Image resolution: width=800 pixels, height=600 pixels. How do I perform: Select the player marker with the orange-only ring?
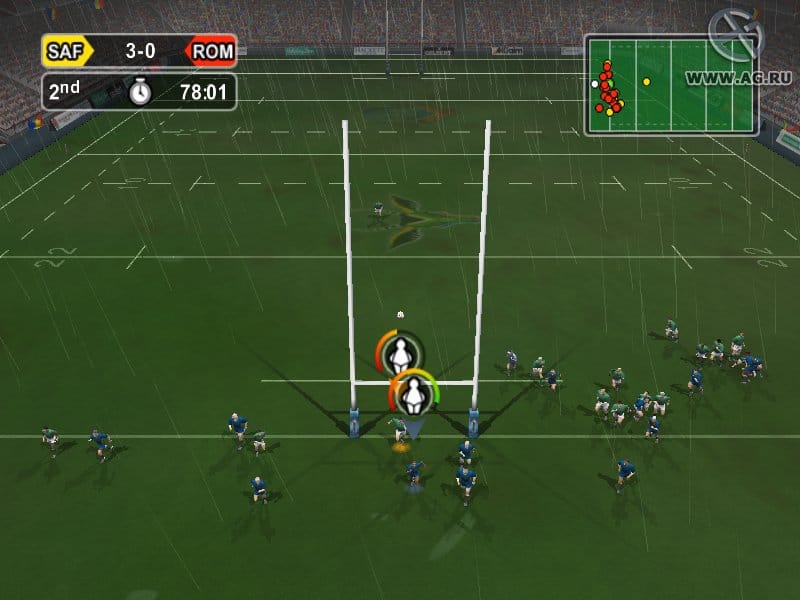(399, 353)
